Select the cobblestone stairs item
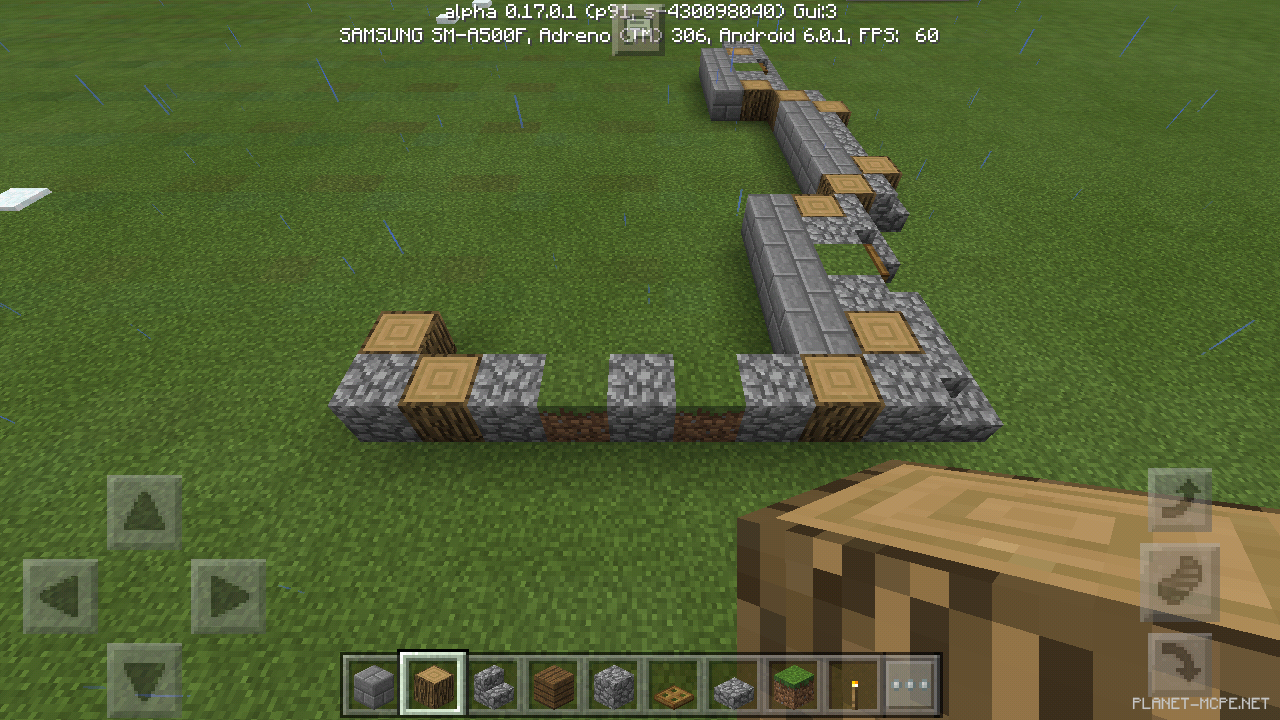The image size is (1280, 720). tap(492, 684)
